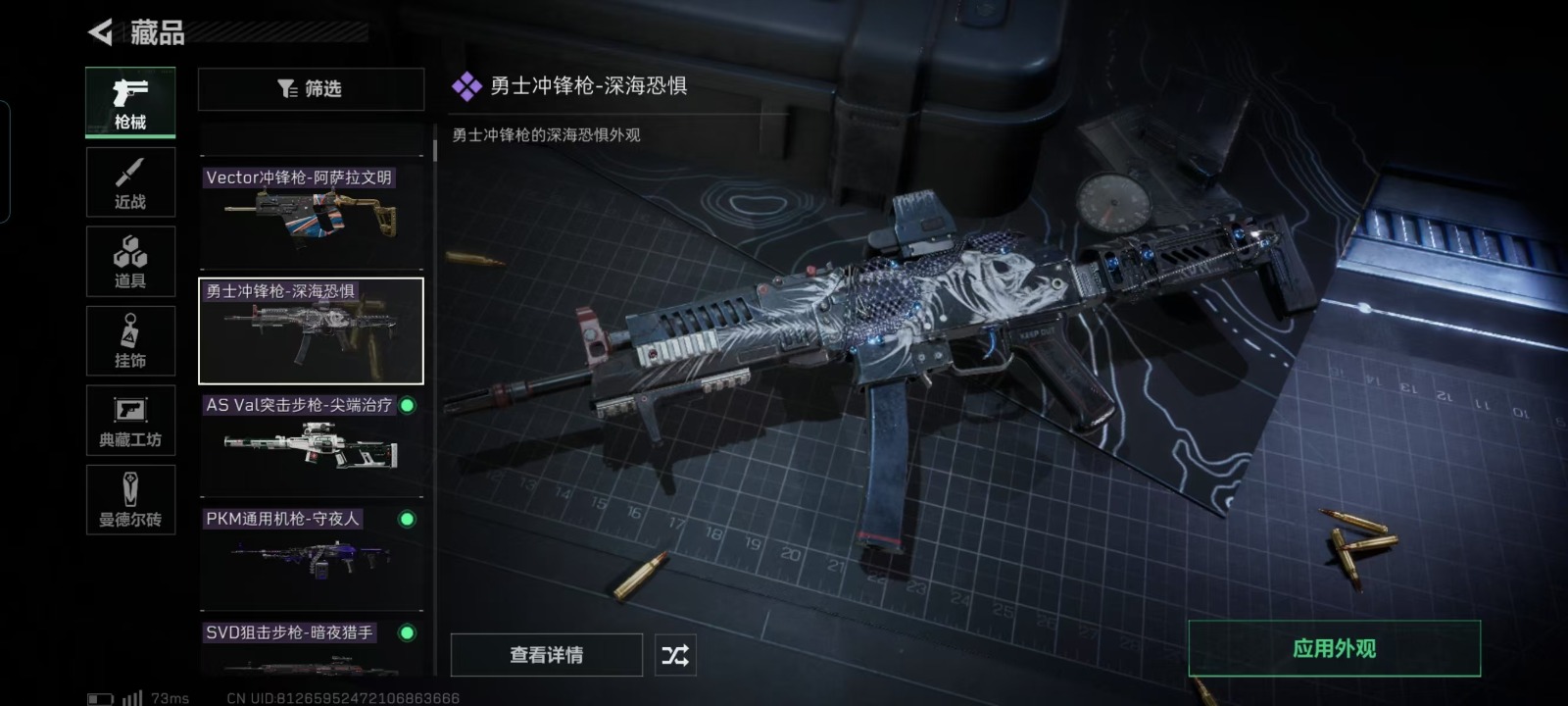Switch to the 枪械 category tab
Viewport: 1568px width, 706px height.
[x=130, y=102]
